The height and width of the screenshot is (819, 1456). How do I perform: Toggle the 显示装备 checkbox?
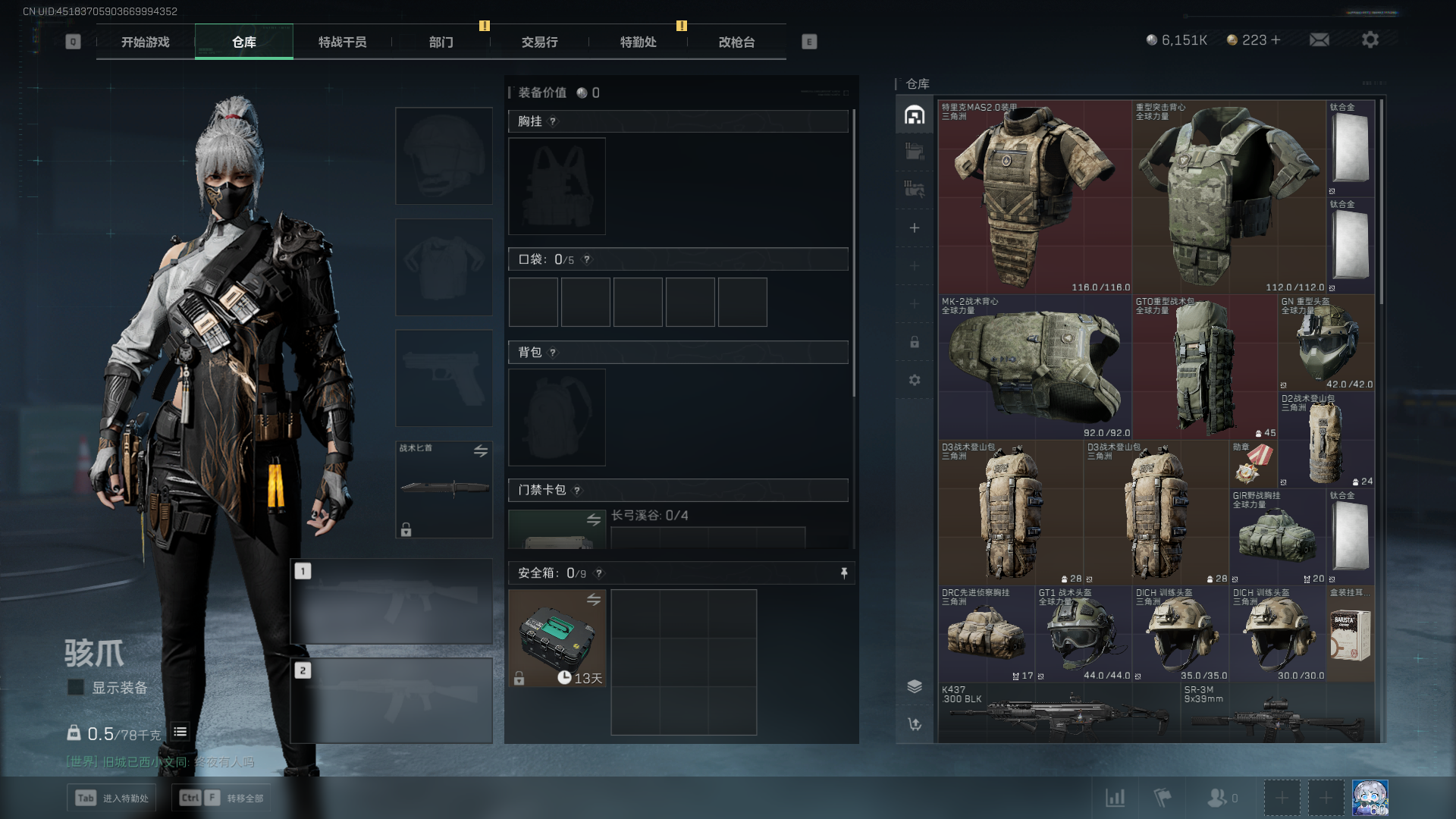pyautogui.click(x=76, y=688)
